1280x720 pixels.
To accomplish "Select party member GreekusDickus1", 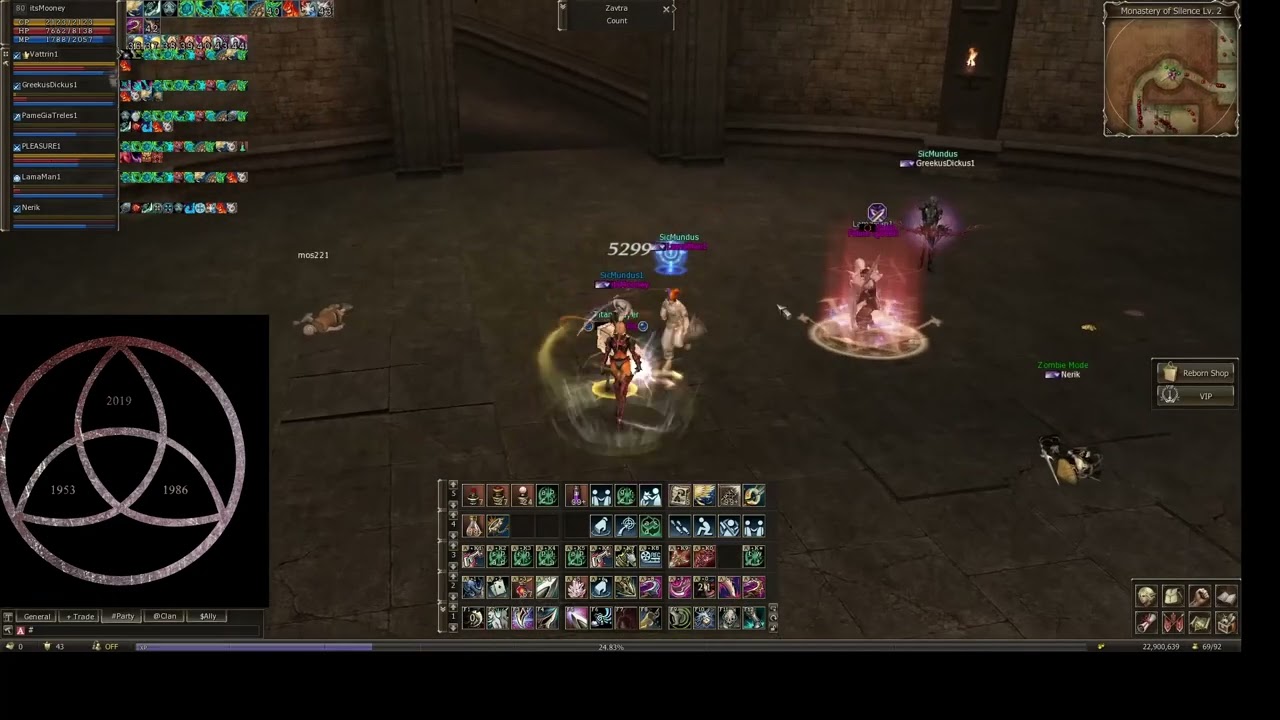I will coord(50,85).
